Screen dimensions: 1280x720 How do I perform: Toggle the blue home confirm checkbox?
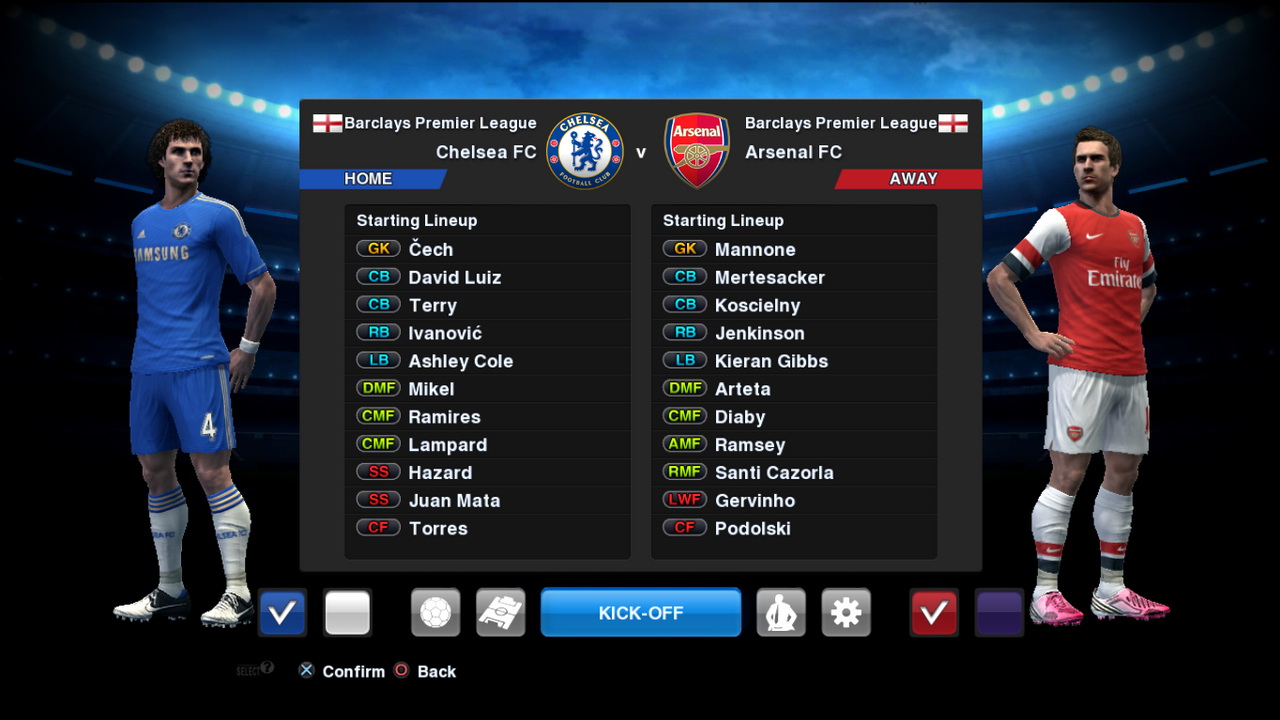click(x=281, y=612)
